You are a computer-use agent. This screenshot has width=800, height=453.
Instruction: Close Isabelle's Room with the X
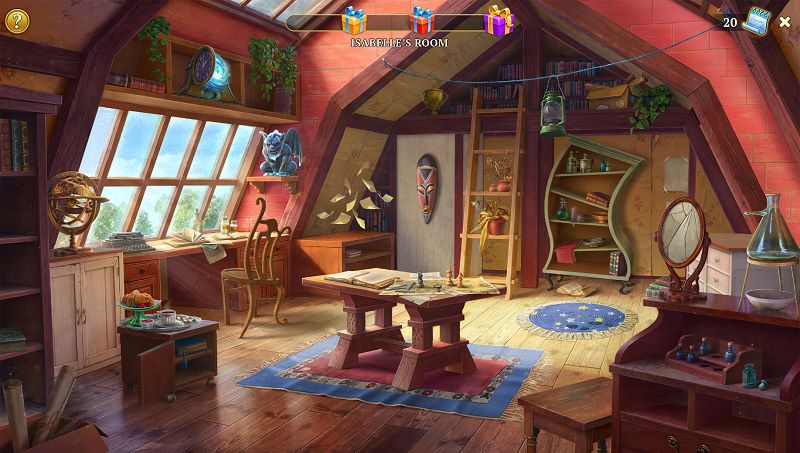(785, 20)
